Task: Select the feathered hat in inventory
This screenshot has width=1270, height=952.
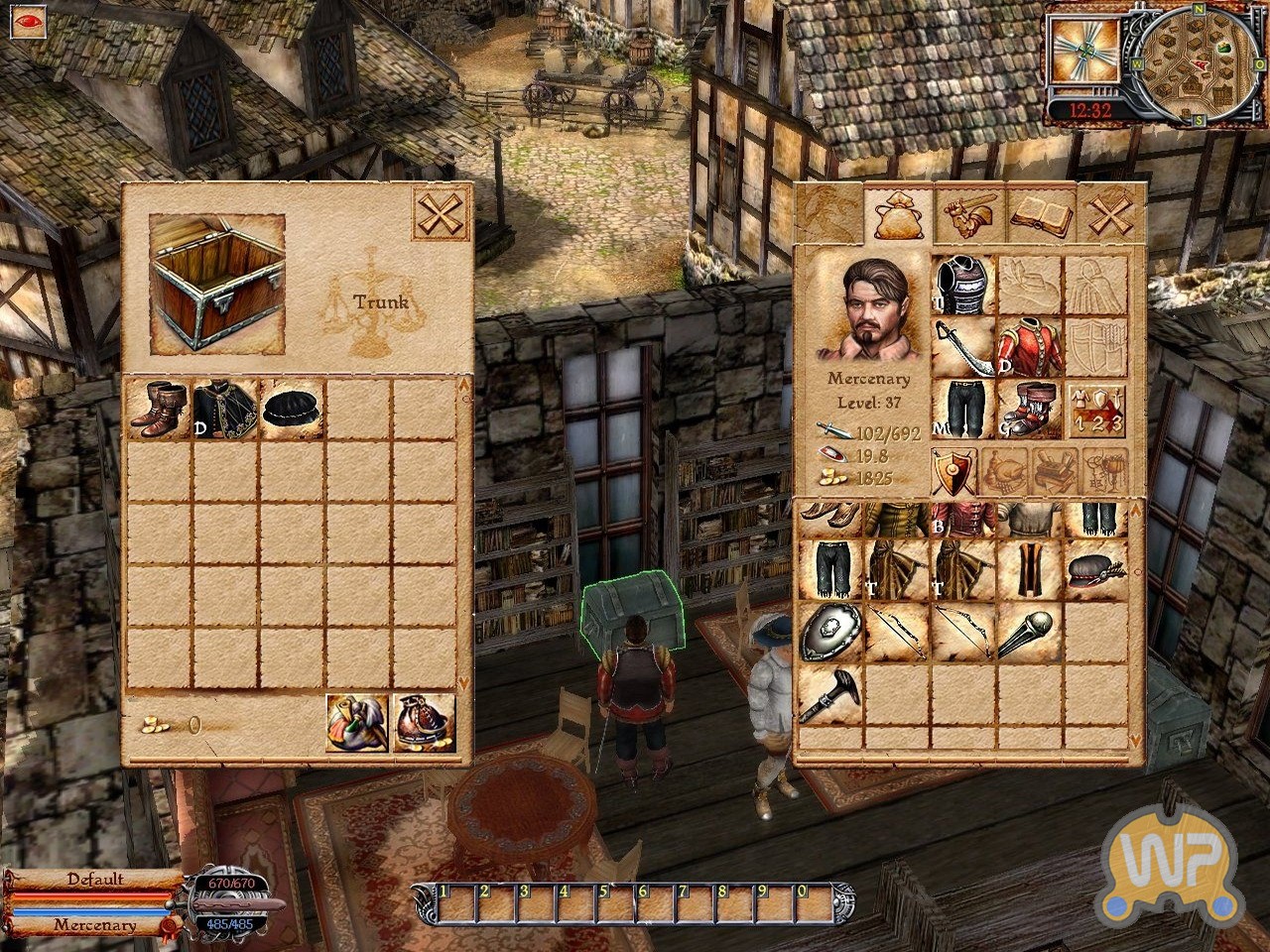Action: 1094,570
